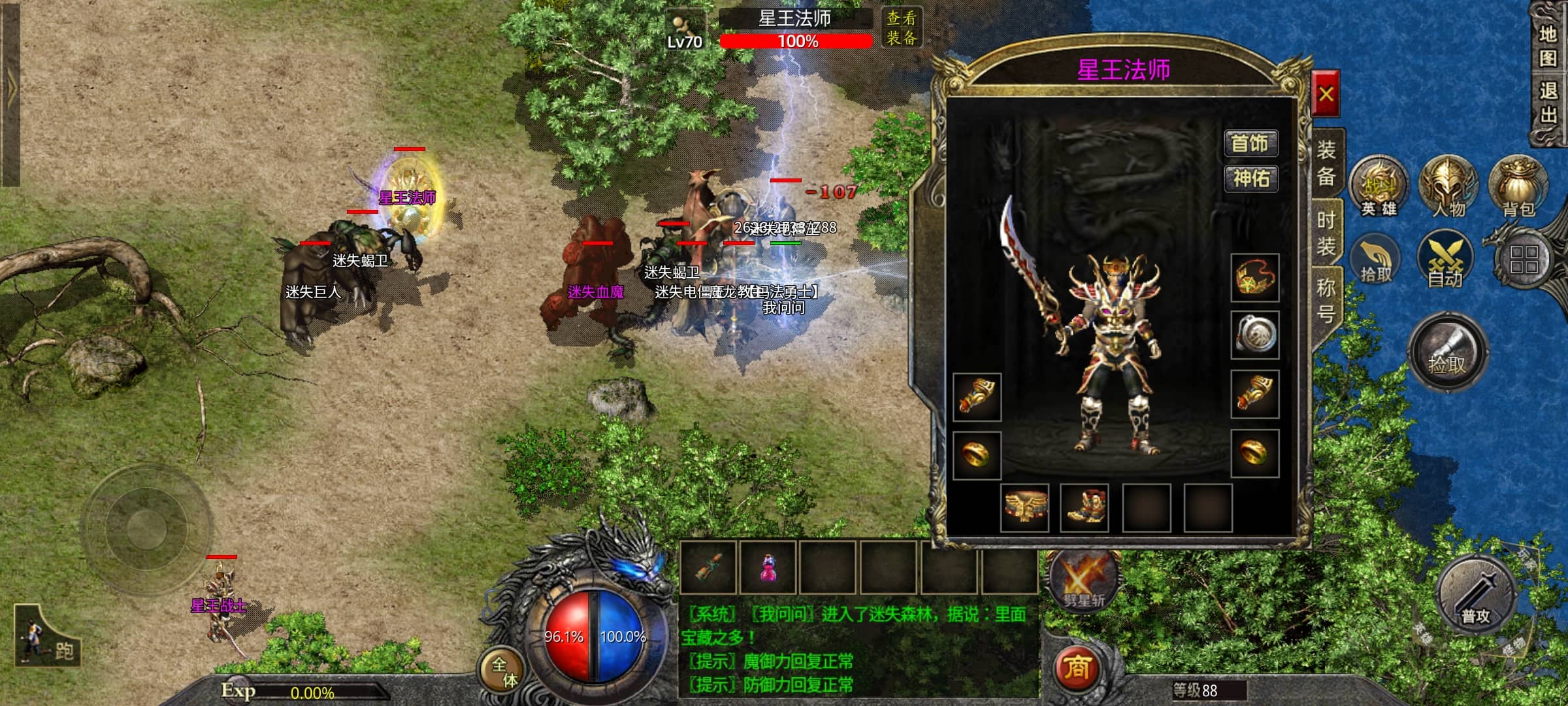Click the 退出 exit button
1568x706 pixels.
[x=1548, y=103]
